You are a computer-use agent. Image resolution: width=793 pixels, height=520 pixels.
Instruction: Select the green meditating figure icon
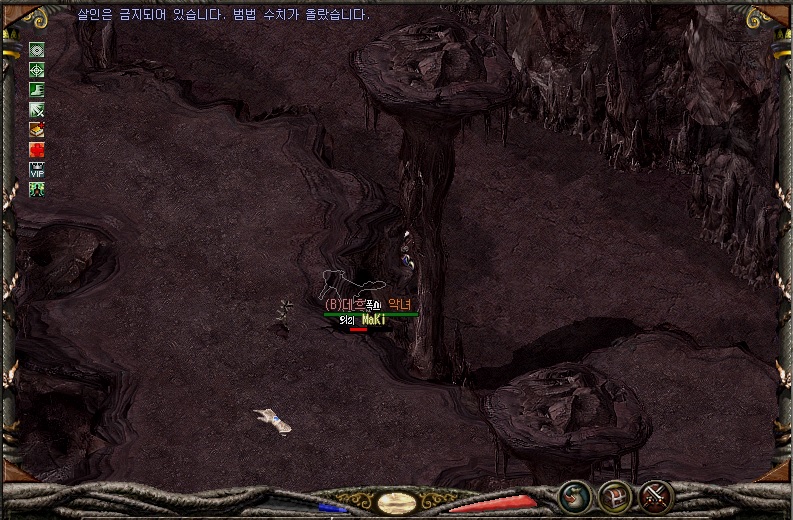click(x=37, y=188)
